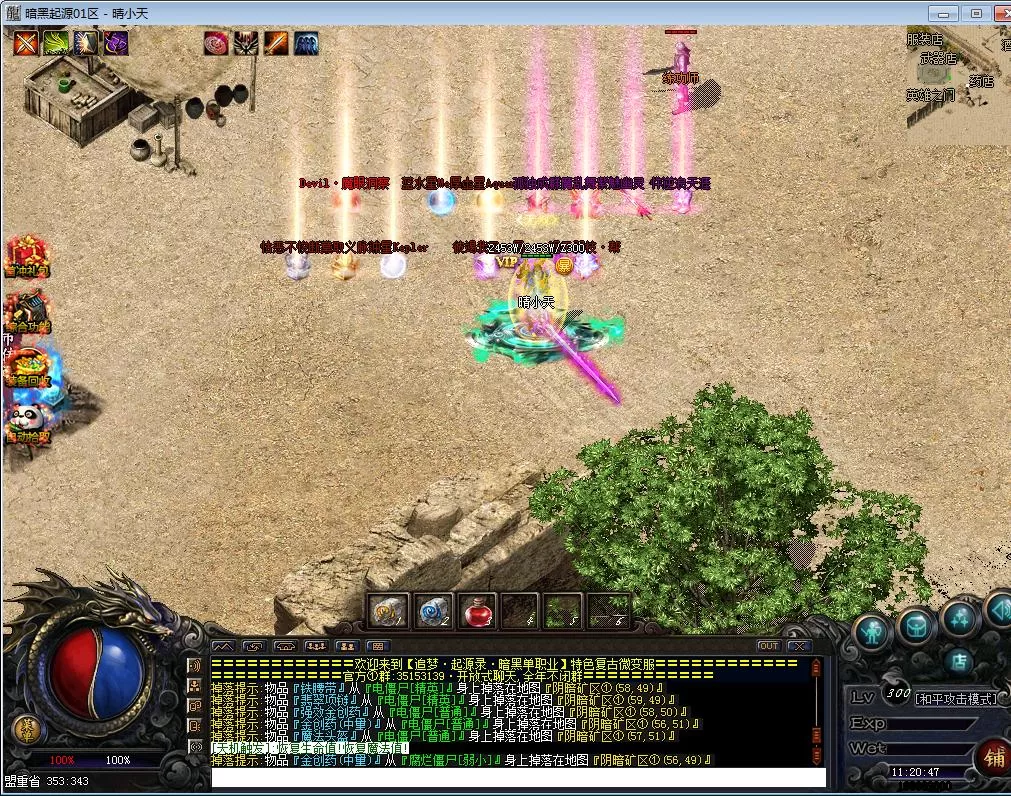
Task: Click the chat text input field
Action: (x=518, y=777)
